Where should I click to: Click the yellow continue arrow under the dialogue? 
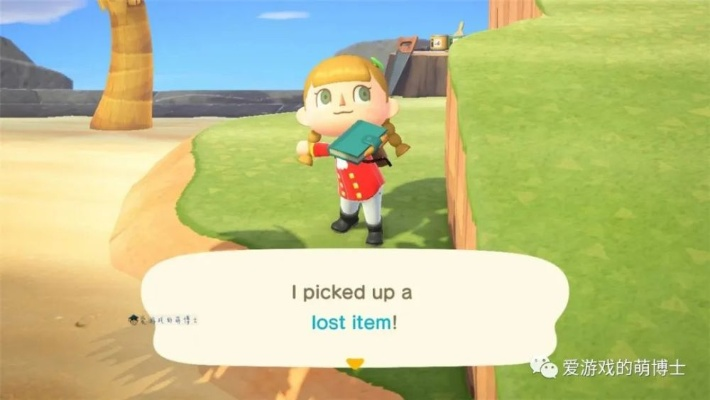[x=353, y=363]
